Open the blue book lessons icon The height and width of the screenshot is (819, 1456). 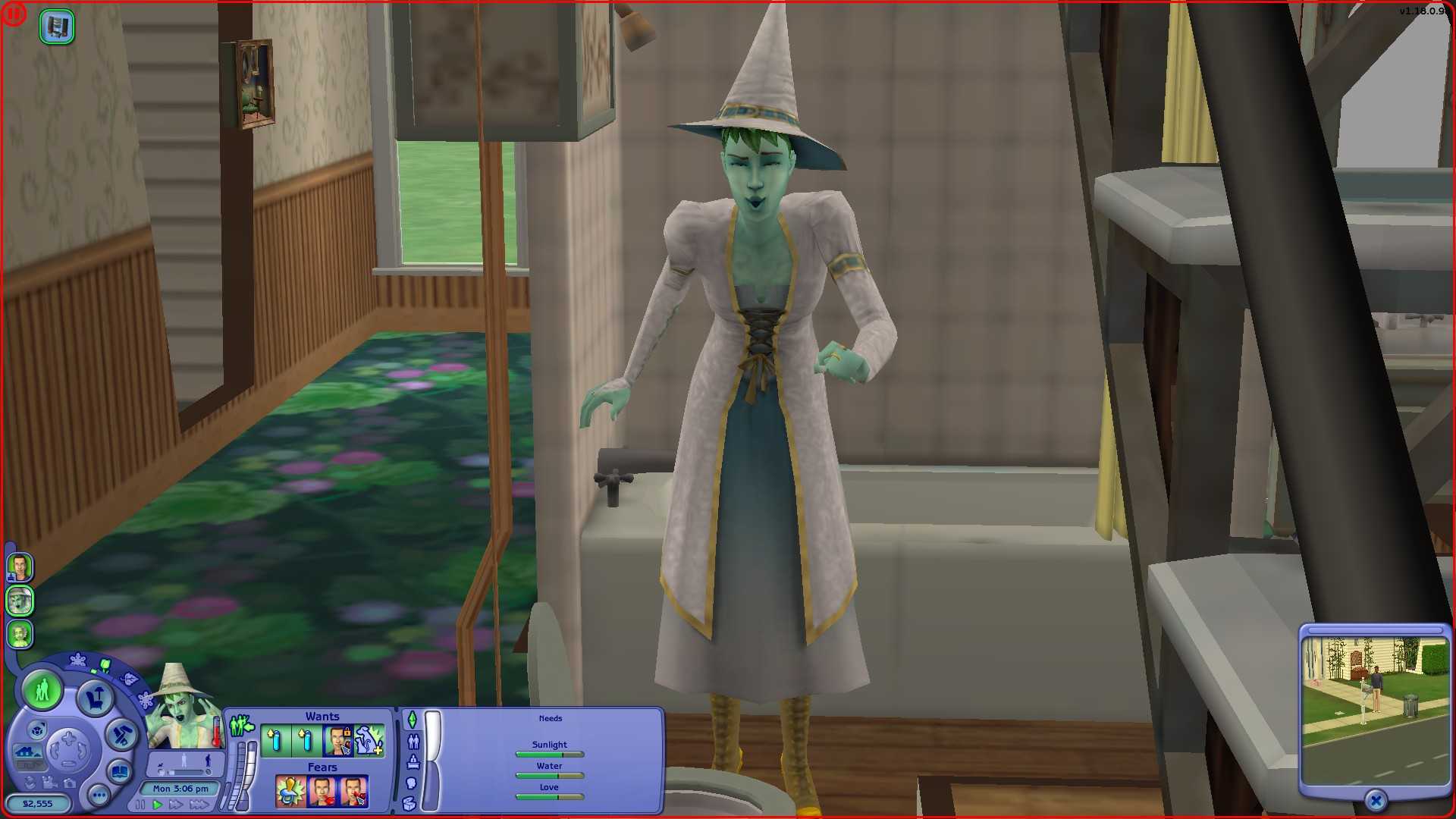(x=120, y=772)
